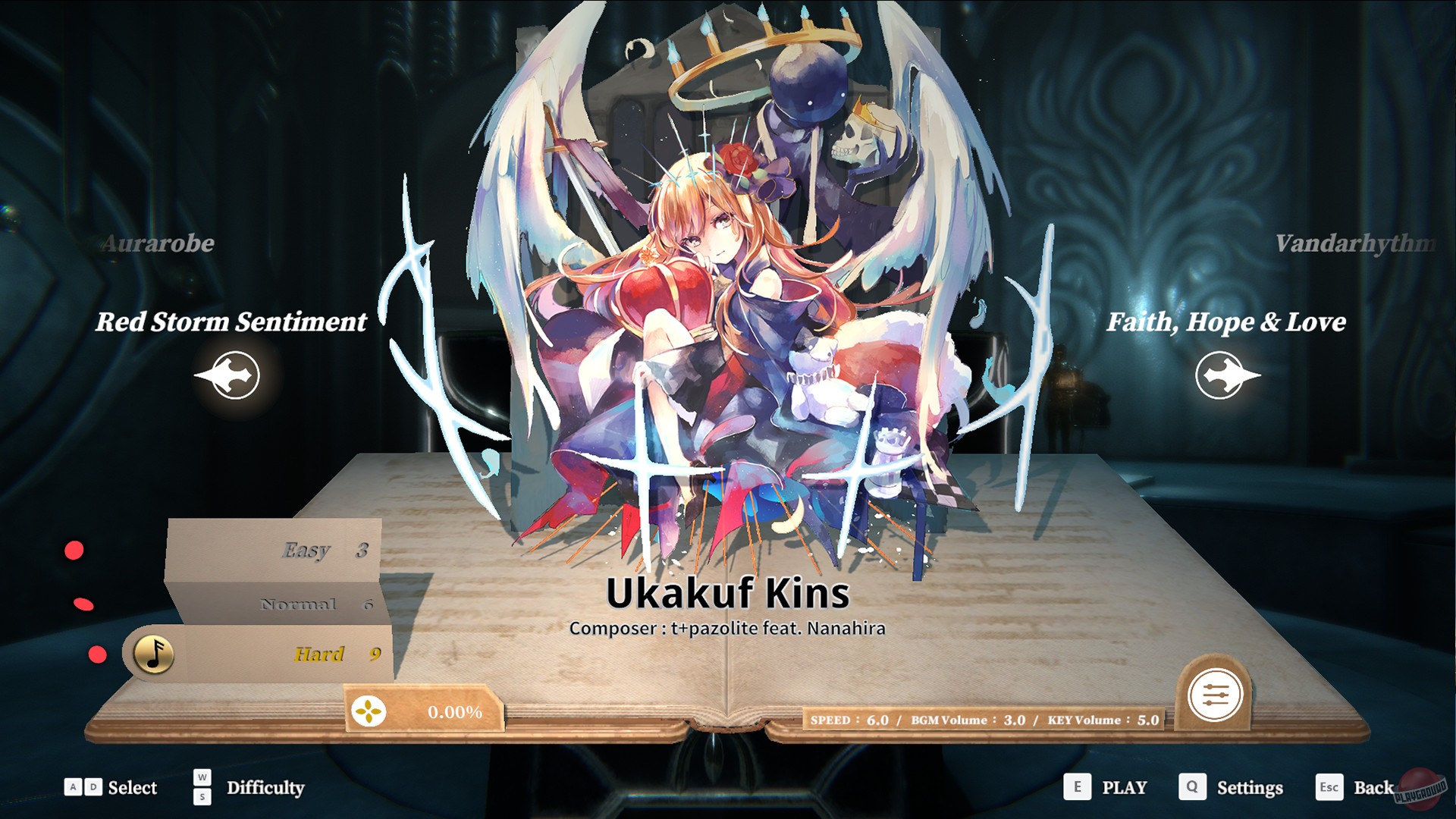This screenshot has height=819, width=1456.
Task: Click the Difficulty label in the bottom bar
Action: click(x=265, y=789)
